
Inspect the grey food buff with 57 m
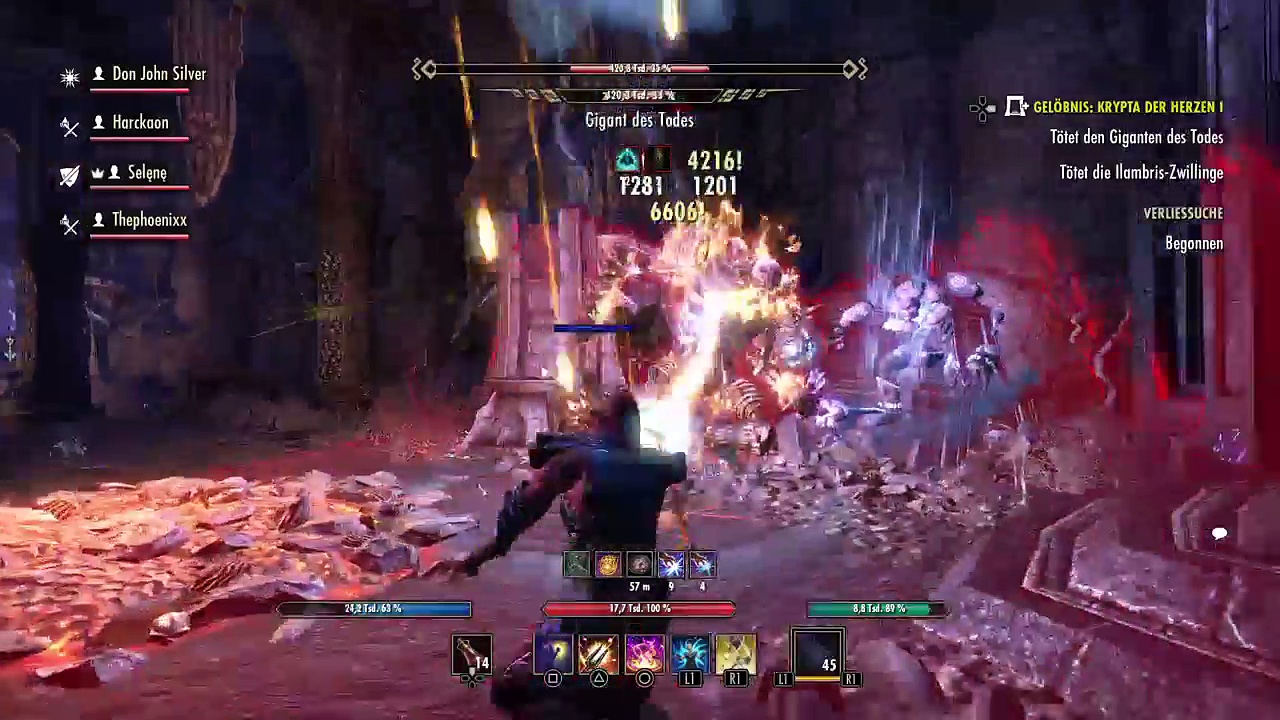(639, 565)
